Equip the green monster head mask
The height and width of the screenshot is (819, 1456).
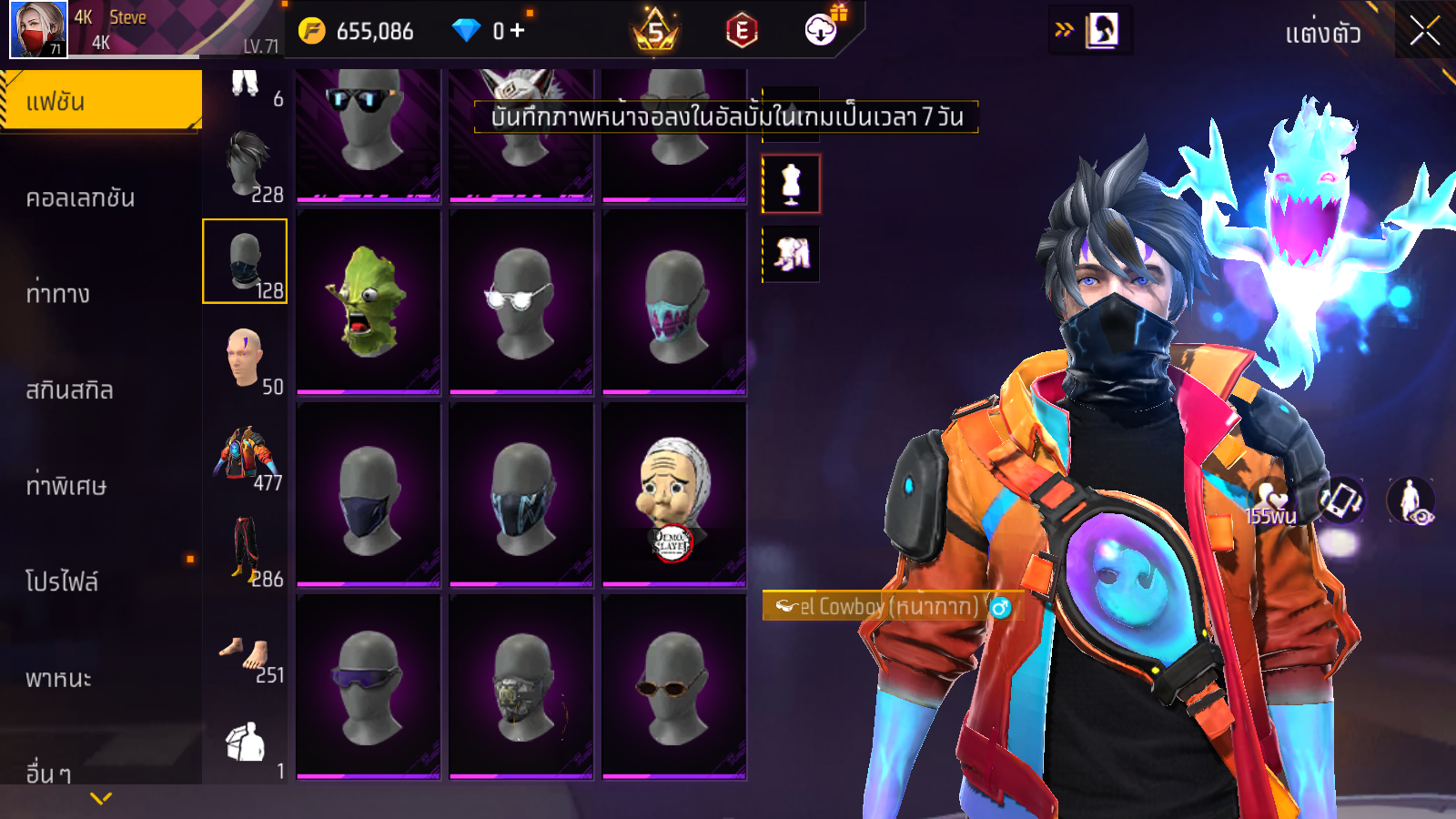369,302
